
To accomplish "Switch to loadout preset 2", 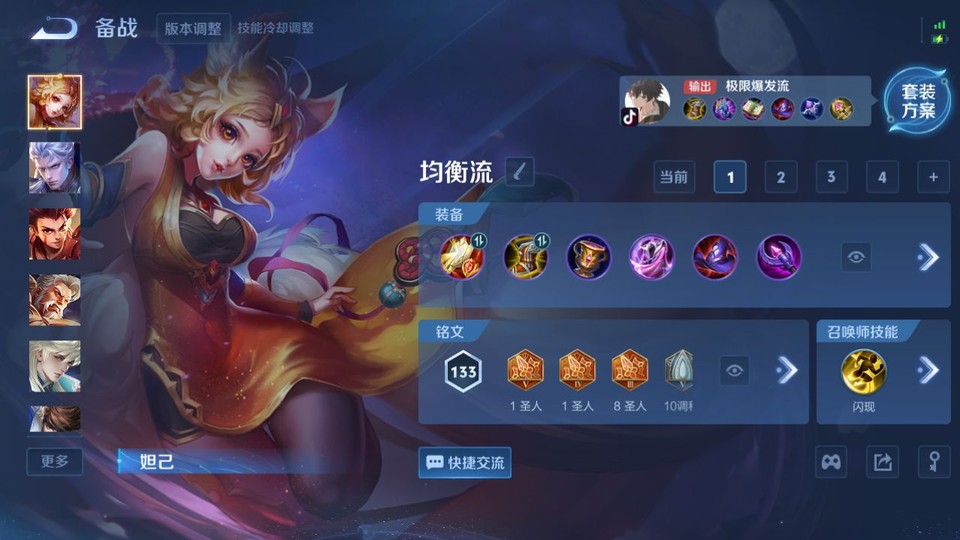I will (x=780, y=177).
